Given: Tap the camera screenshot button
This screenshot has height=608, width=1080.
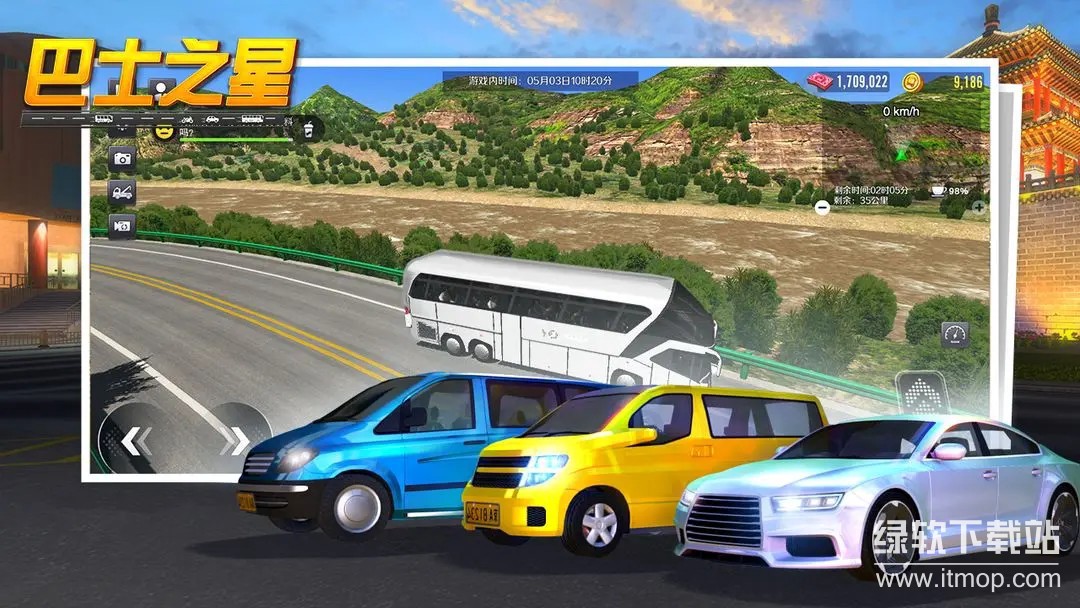Looking at the screenshot, I should [123, 158].
